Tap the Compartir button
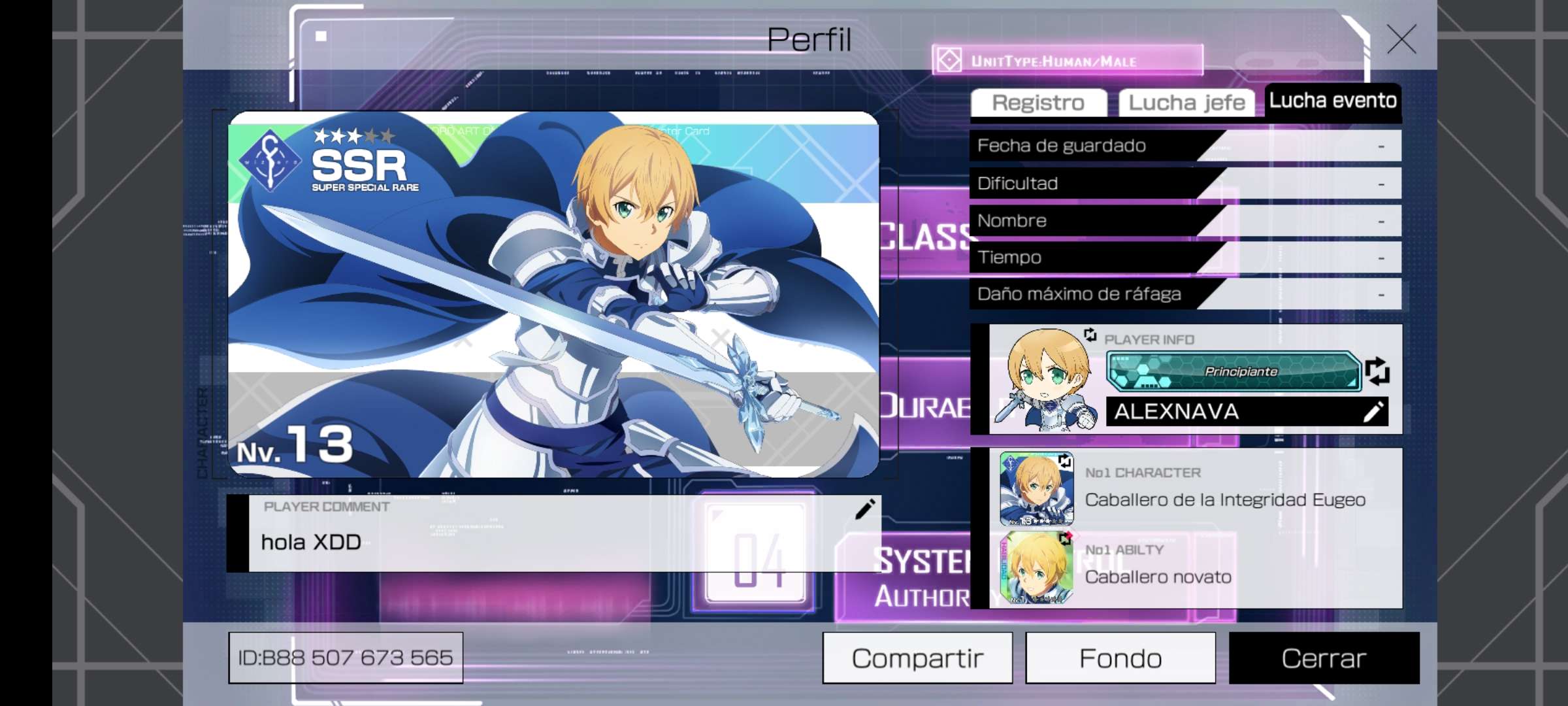This screenshot has width=1568, height=706. point(917,658)
